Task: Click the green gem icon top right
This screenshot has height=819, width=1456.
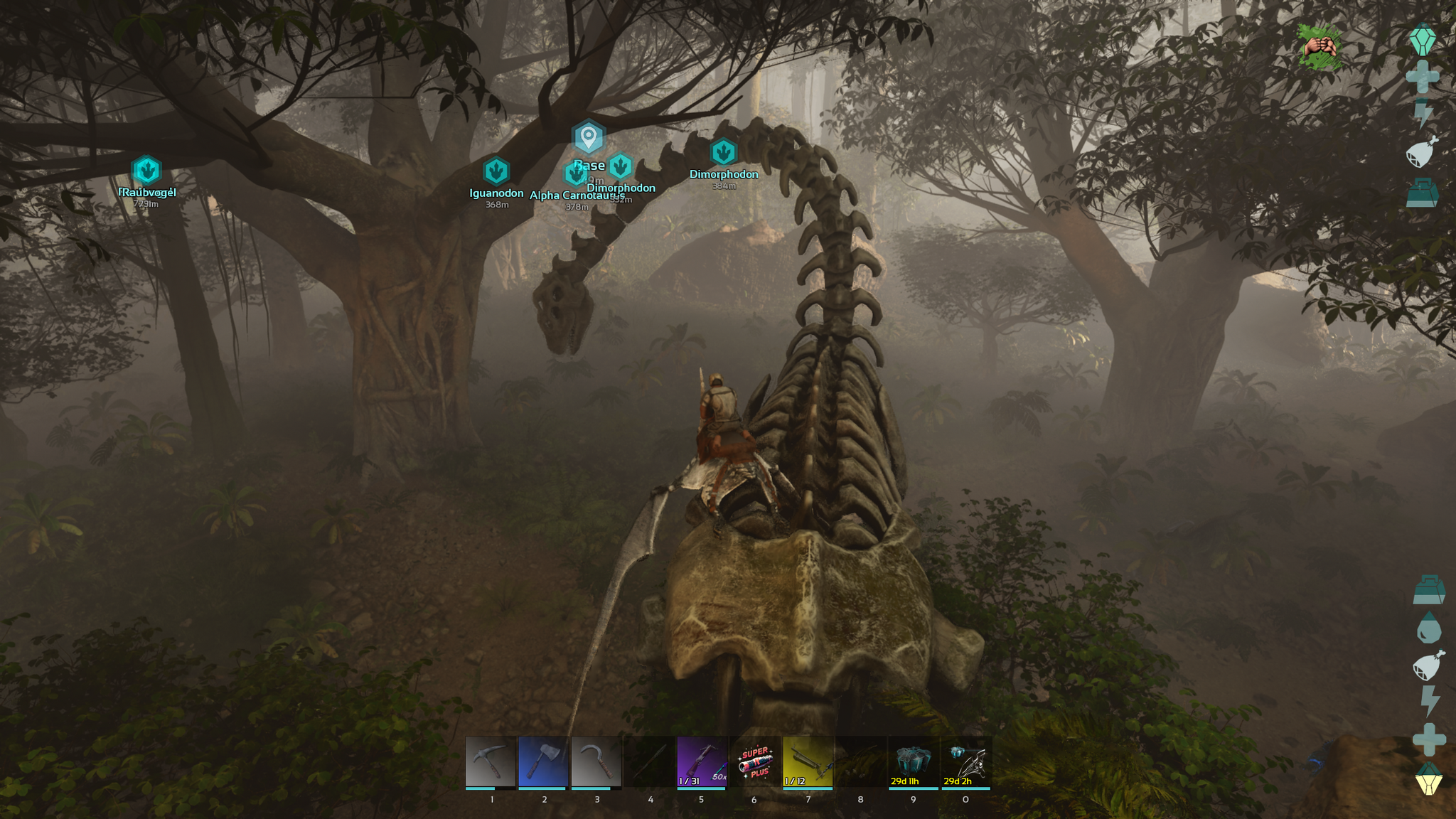Action: [x=1424, y=41]
